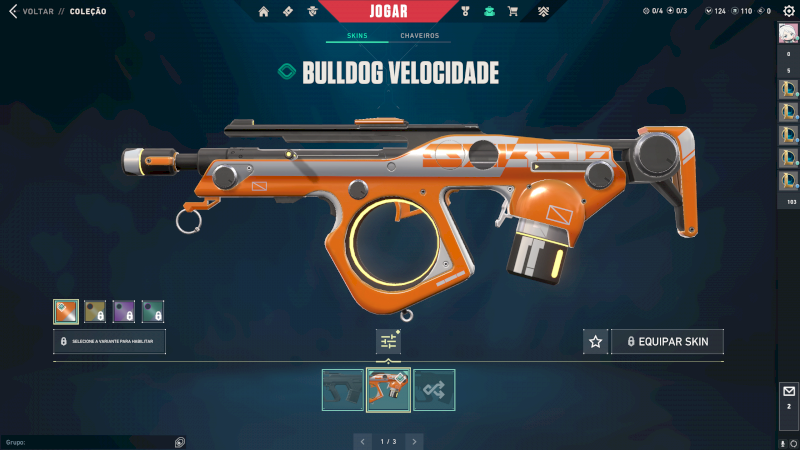
Task: Click the select variant to enable button
Action: (109, 342)
